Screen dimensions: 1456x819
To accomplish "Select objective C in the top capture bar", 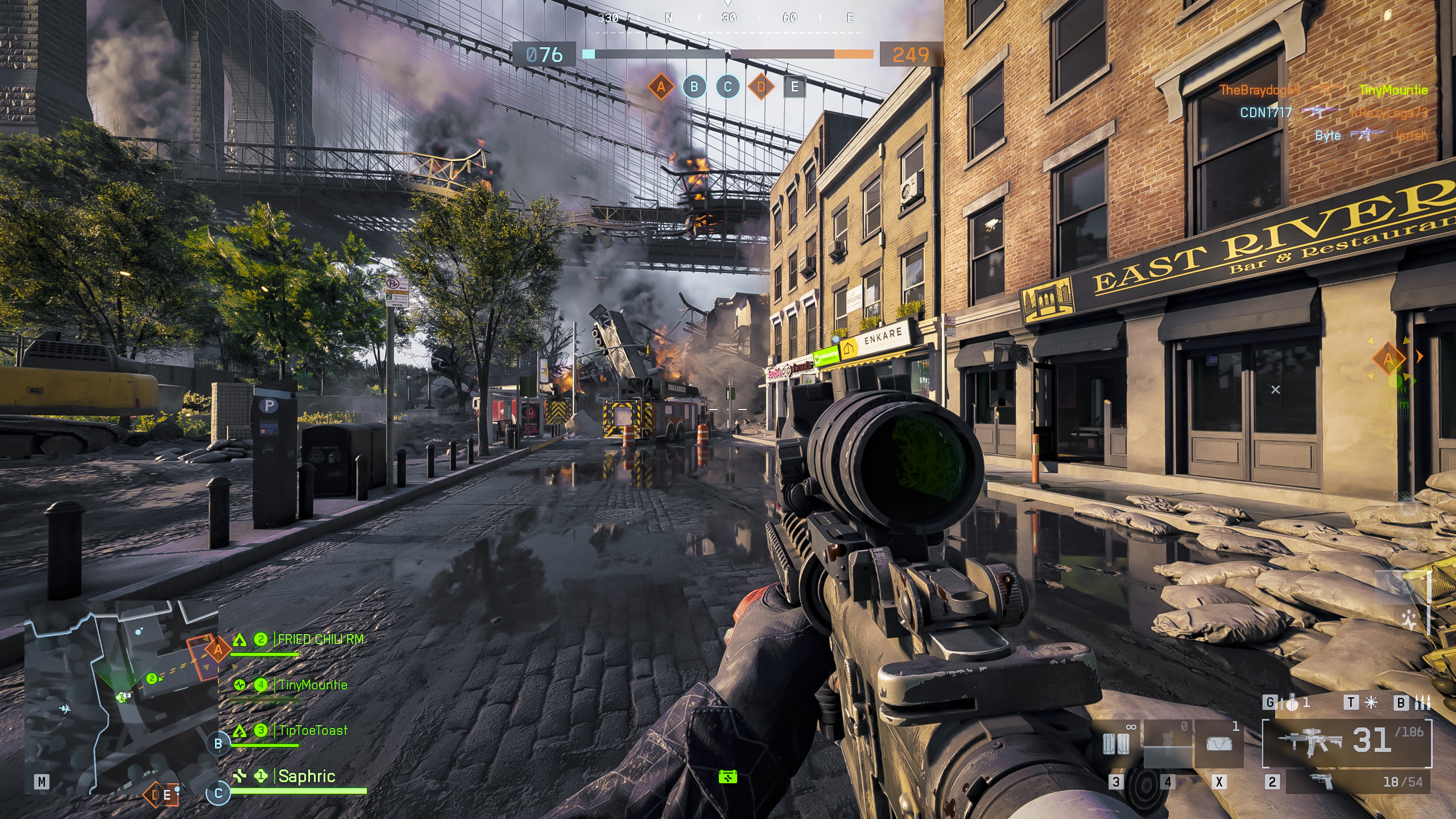I will [x=727, y=87].
